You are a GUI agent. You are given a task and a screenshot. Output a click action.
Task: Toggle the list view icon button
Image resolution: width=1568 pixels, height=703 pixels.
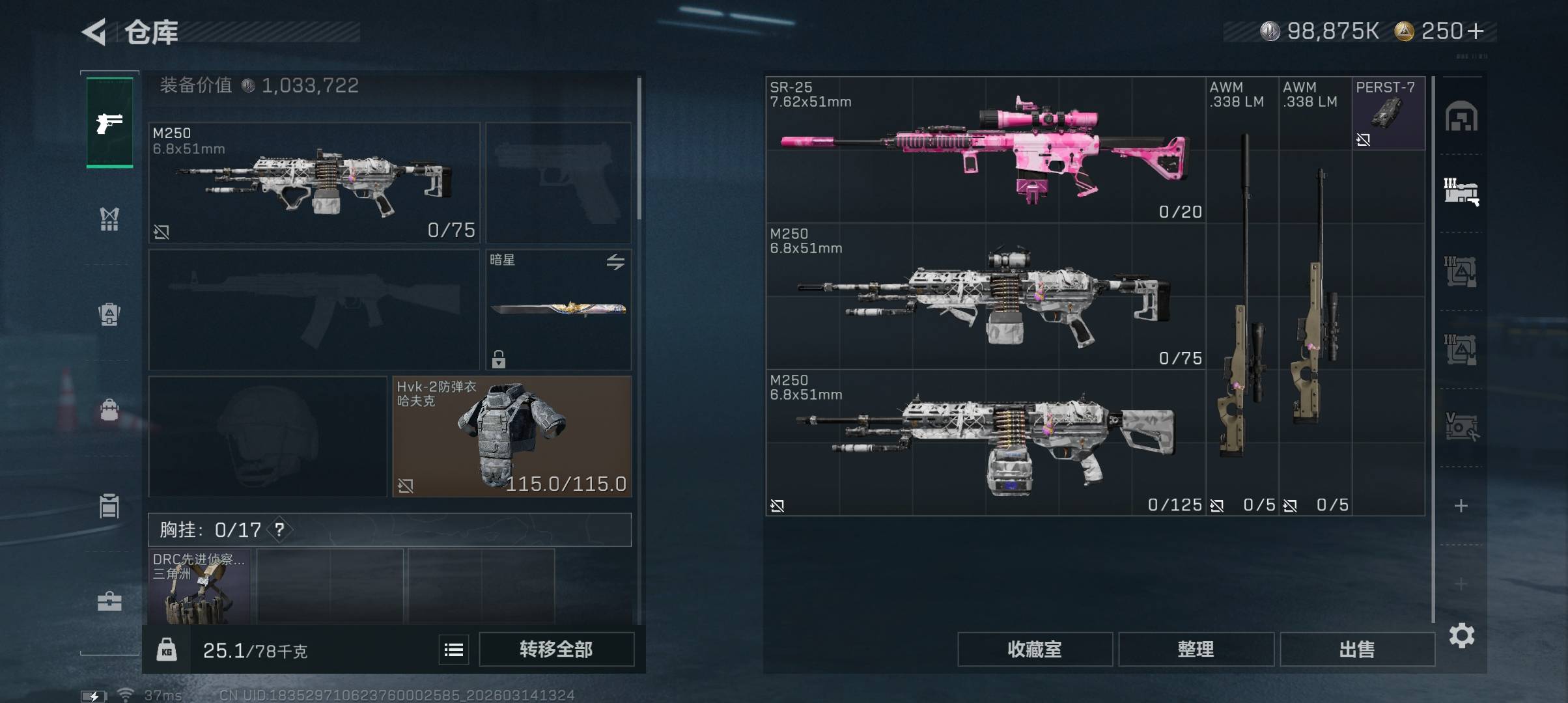click(x=453, y=649)
